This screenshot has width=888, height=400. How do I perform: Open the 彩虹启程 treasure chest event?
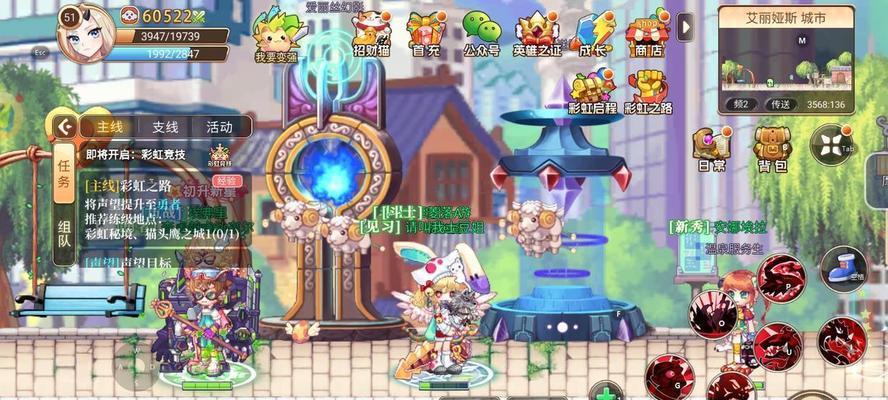click(x=592, y=88)
